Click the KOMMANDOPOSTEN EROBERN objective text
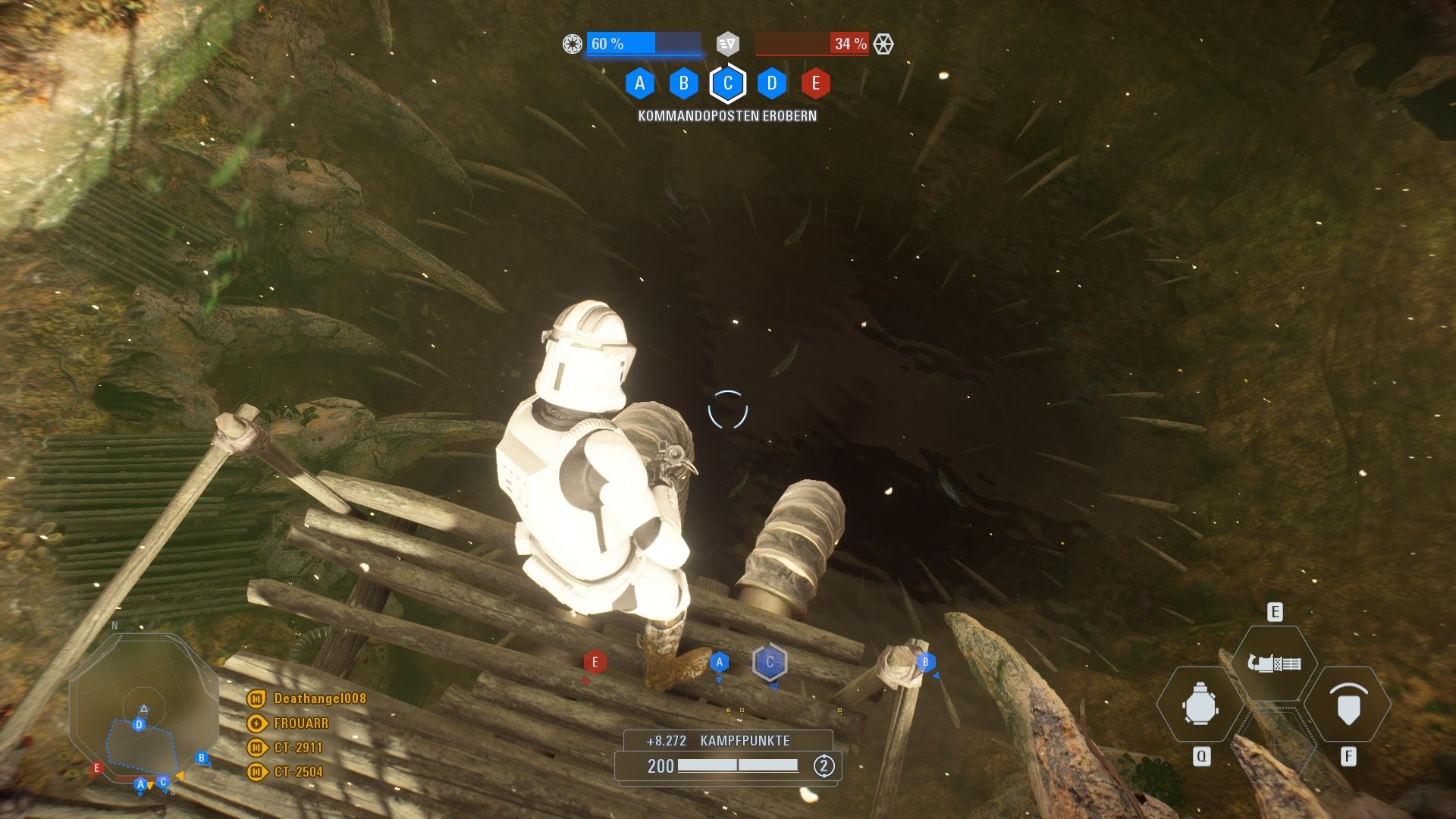Viewport: 1456px width, 819px height. (x=727, y=115)
